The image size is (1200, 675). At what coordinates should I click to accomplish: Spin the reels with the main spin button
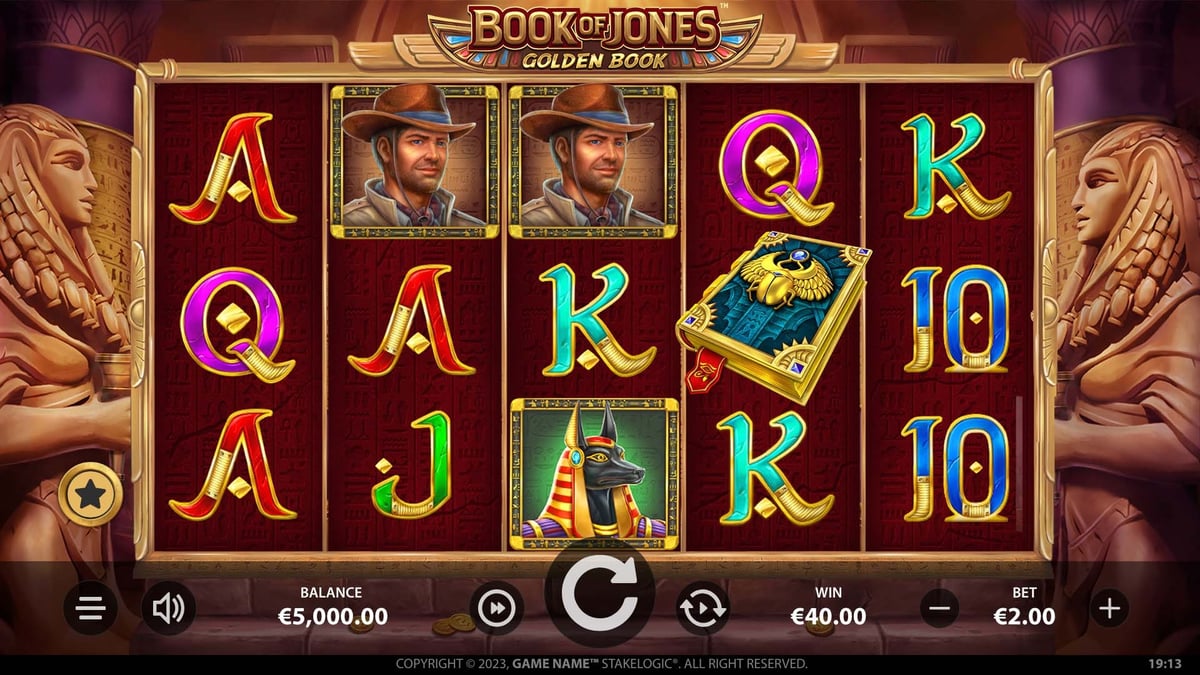click(x=600, y=598)
